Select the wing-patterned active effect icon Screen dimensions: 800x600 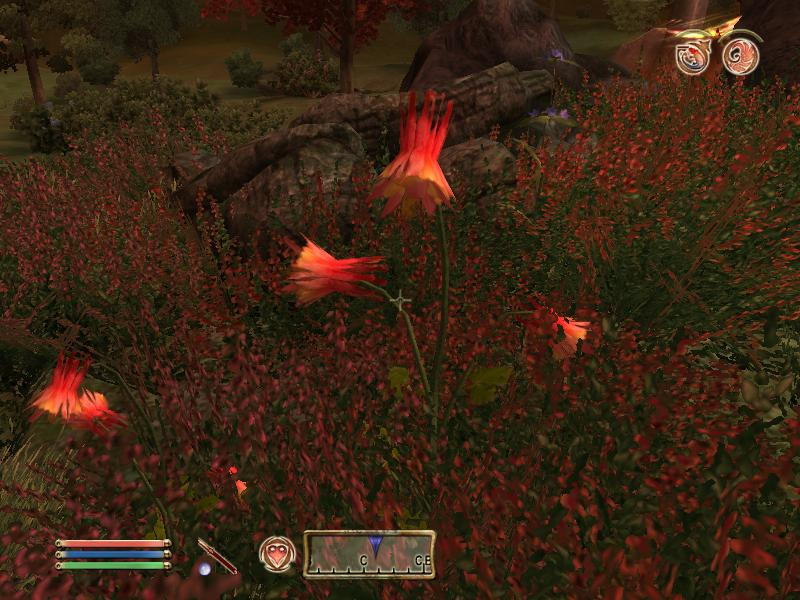741,55
